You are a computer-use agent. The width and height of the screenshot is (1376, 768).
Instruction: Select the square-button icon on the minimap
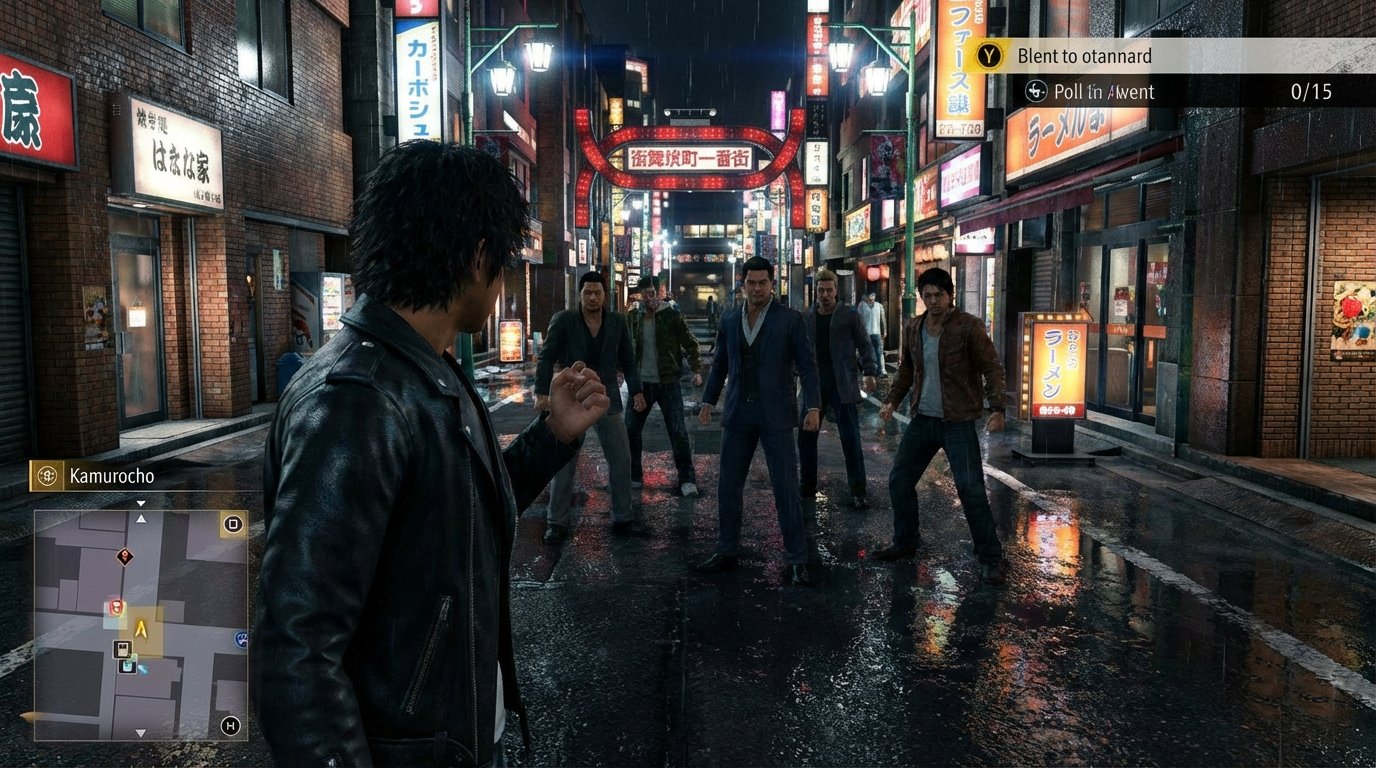(233, 524)
